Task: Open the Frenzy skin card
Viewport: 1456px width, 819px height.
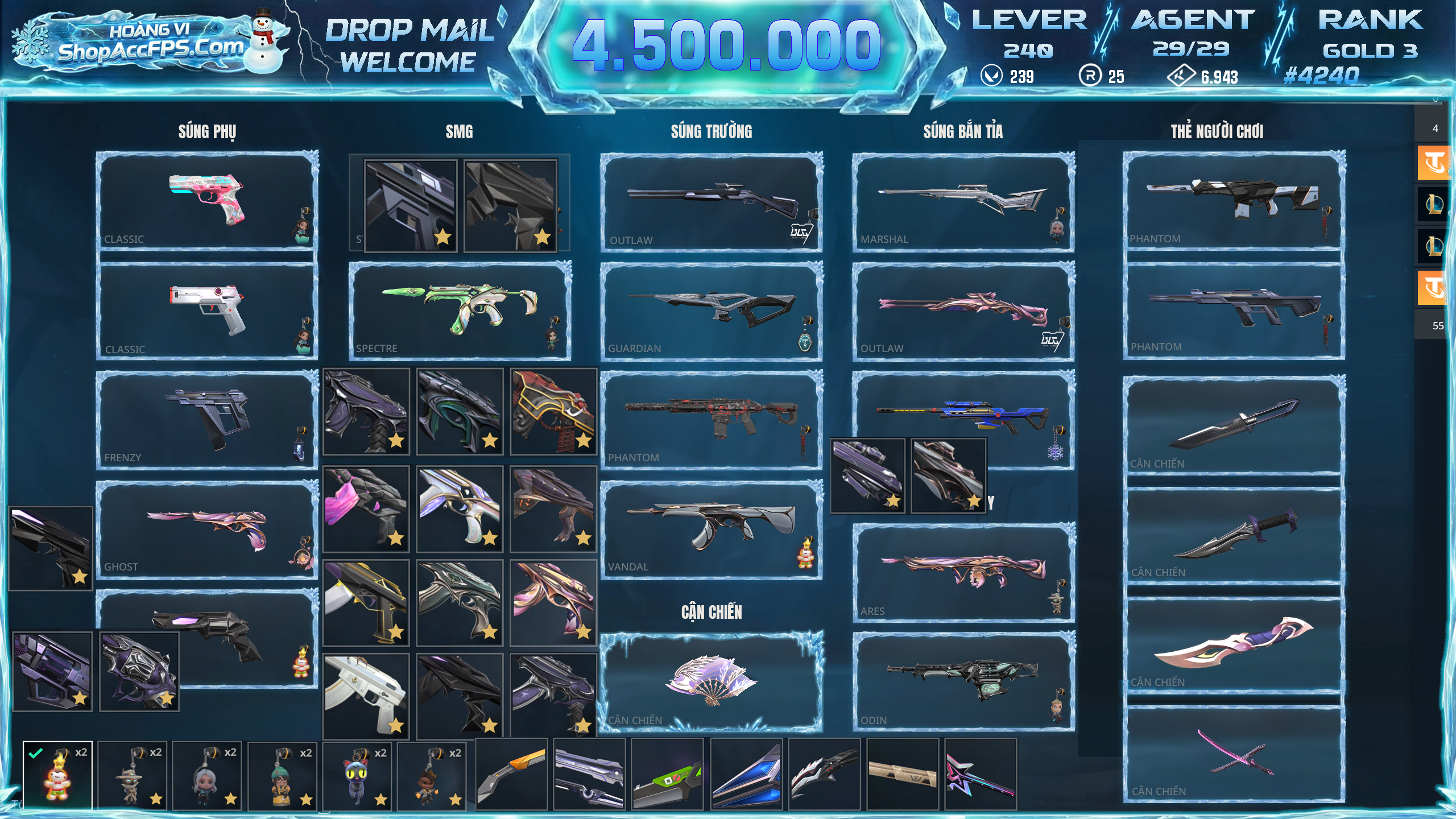Action: (x=207, y=420)
